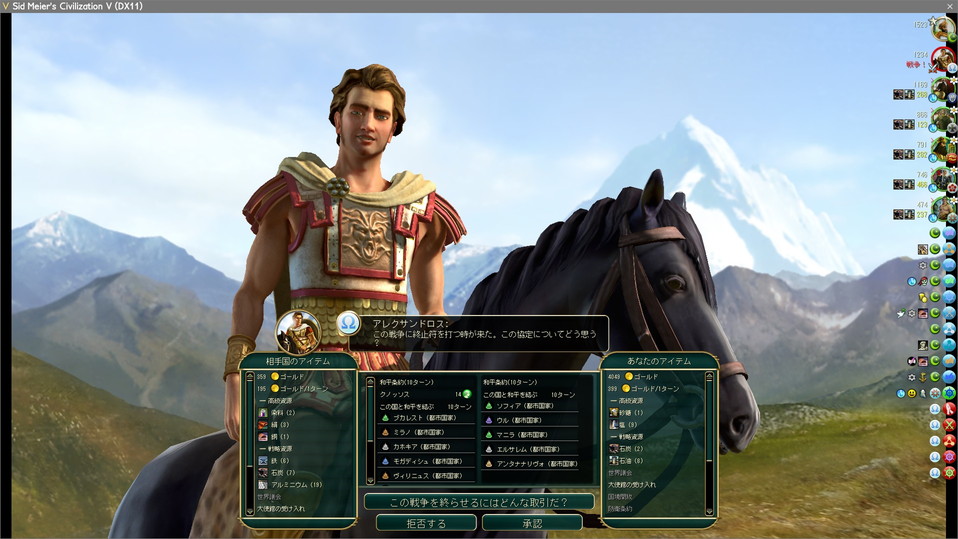
Task: Select アルミニウム (19) from opponent's items
Action: 293,484
